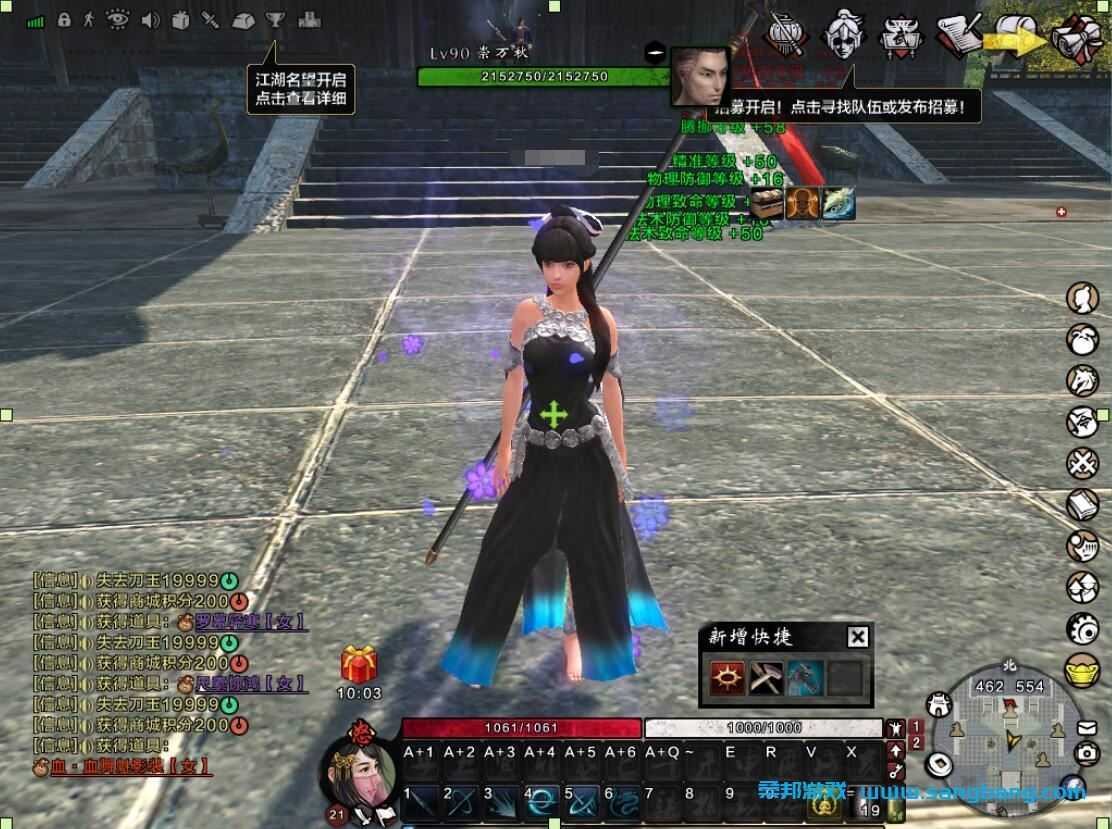Select the pickaxe quick-slot item
Image resolution: width=1112 pixels, height=829 pixels.
coord(766,678)
